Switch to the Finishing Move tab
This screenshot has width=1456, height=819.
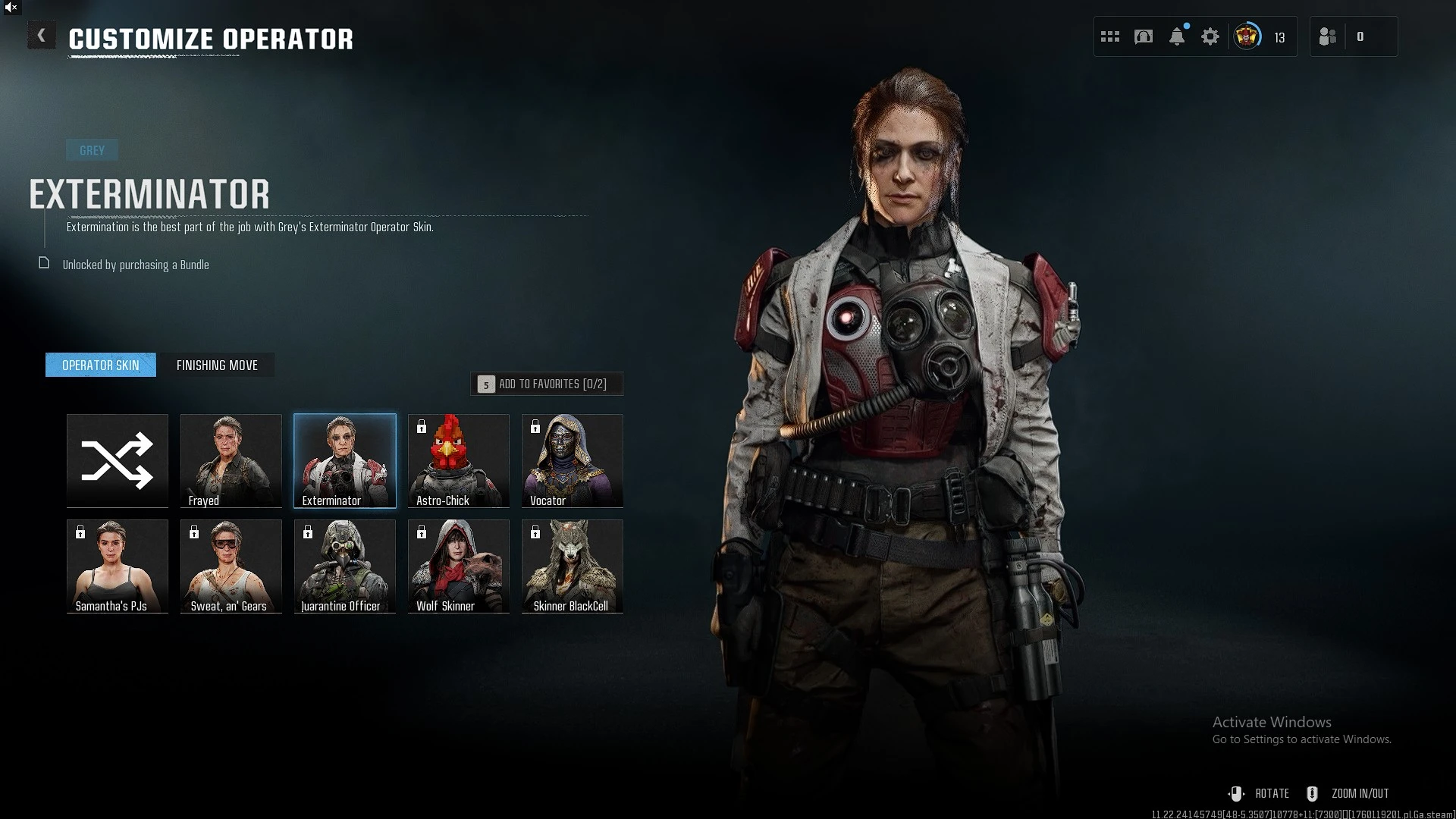(217, 366)
